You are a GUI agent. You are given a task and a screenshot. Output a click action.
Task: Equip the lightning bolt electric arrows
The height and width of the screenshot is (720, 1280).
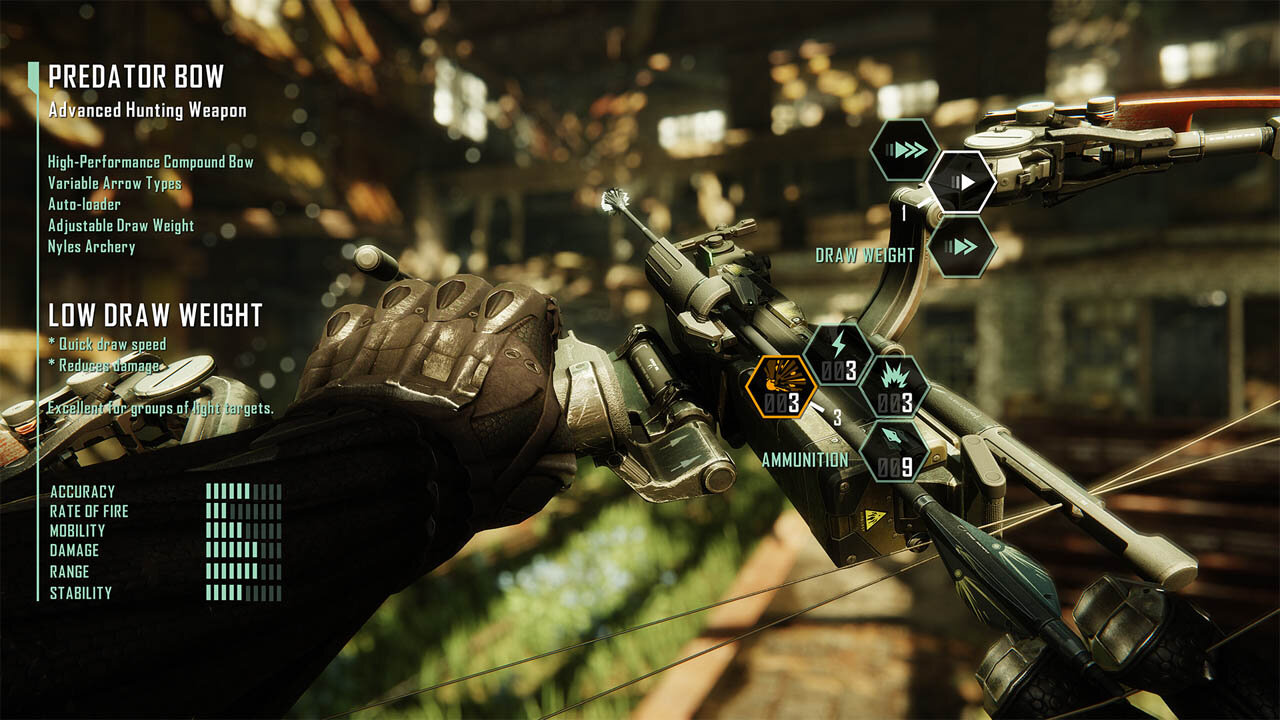click(x=838, y=354)
